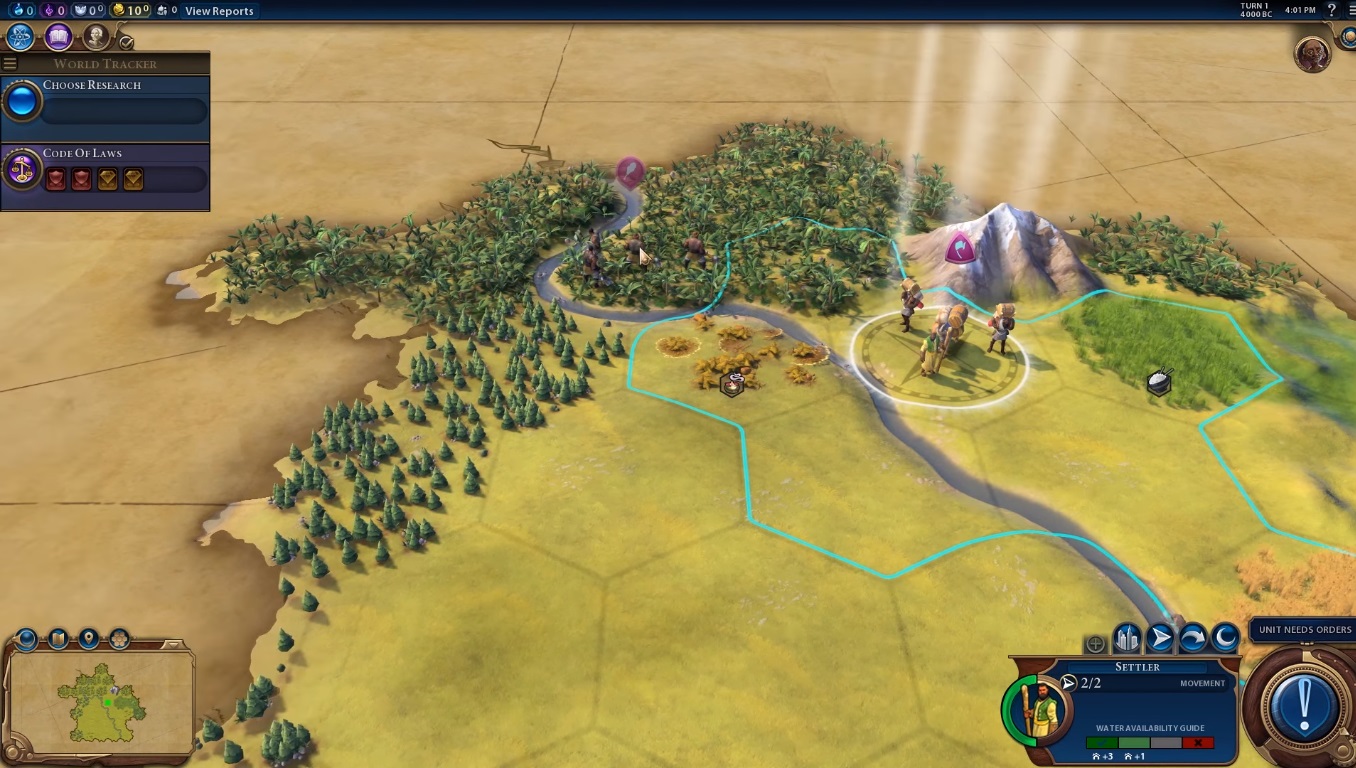This screenshot has height=768, width=1356.
Task: Open the technology tree with the atom icon
Action: tap(21, 38)
